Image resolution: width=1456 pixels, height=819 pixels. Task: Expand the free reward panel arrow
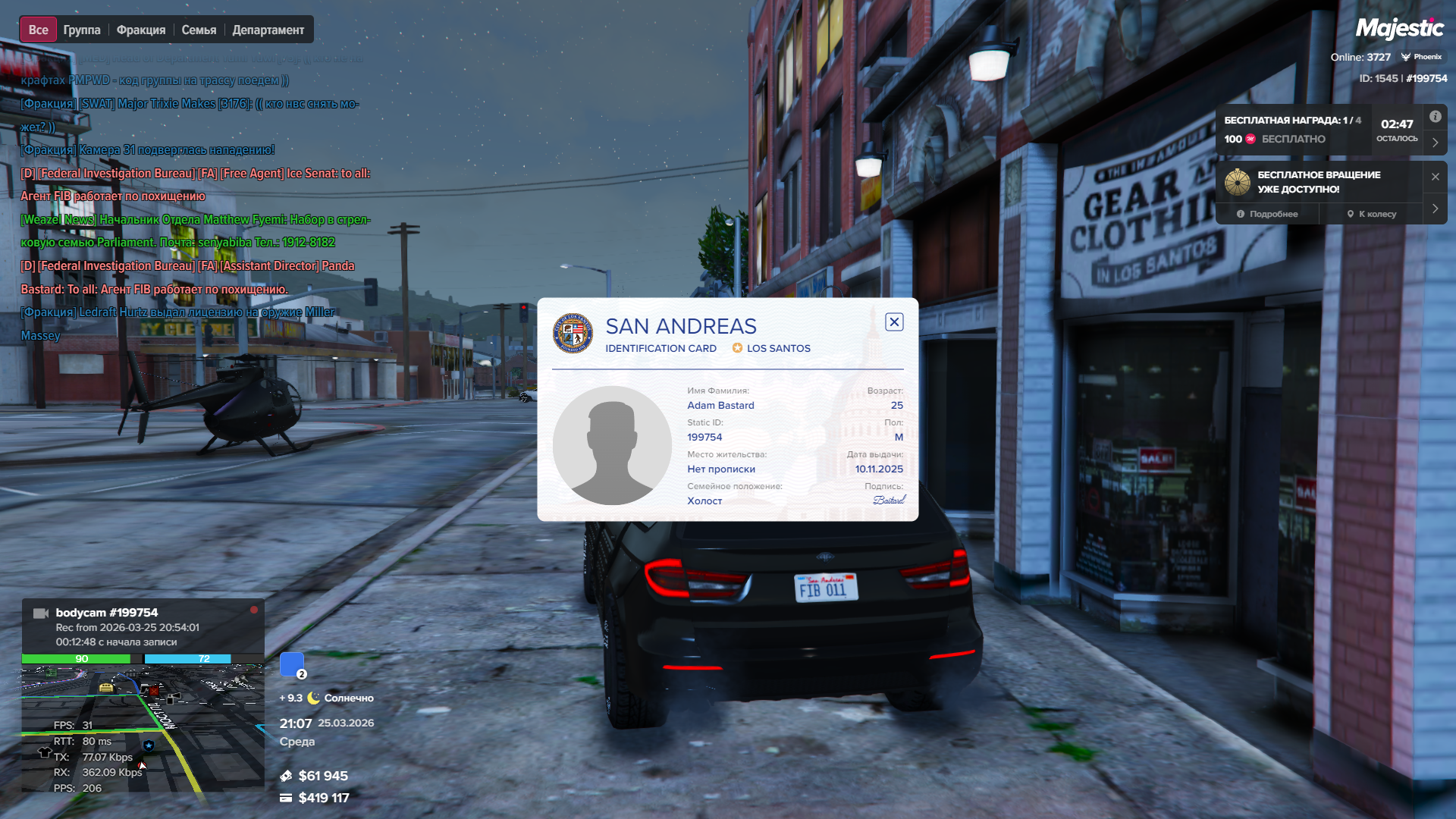pyautogui.click(x=1435, y=142)
